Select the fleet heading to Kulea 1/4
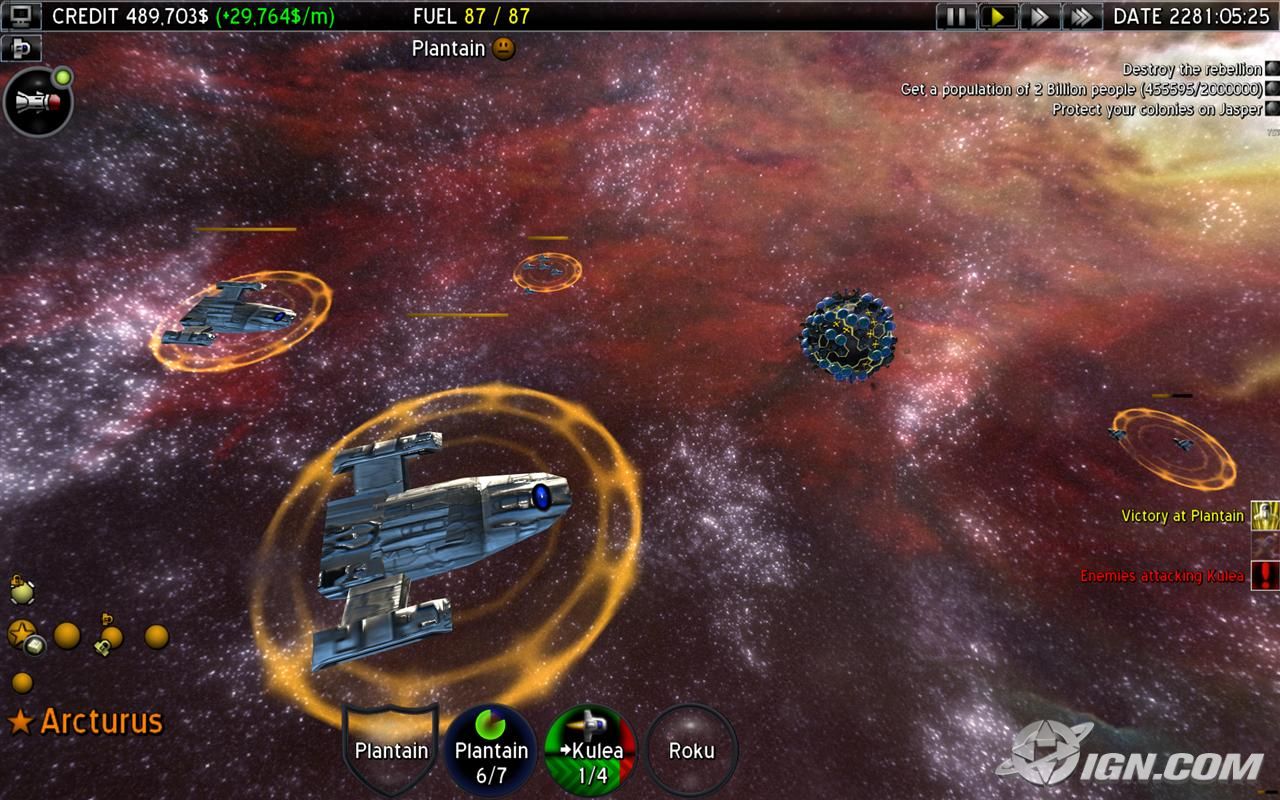The image size is (1280, 800). pos(592,750)
